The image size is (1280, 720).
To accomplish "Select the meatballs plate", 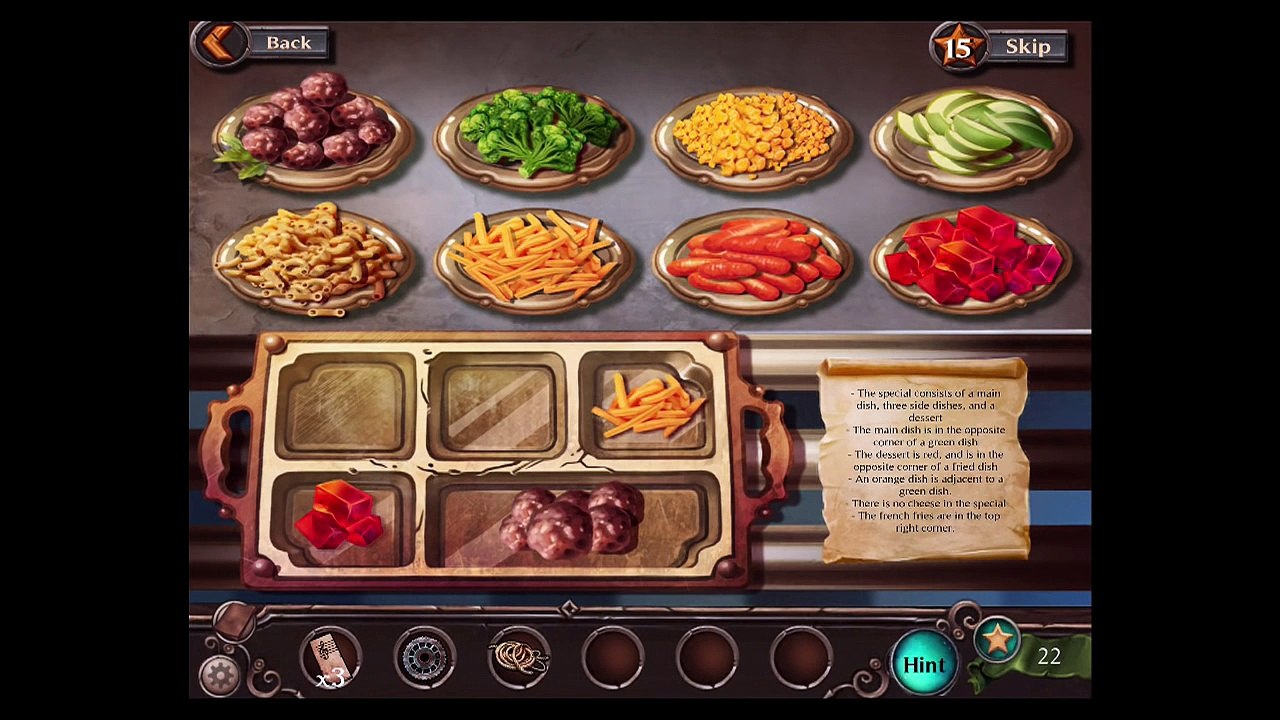I will pos(313,129).
